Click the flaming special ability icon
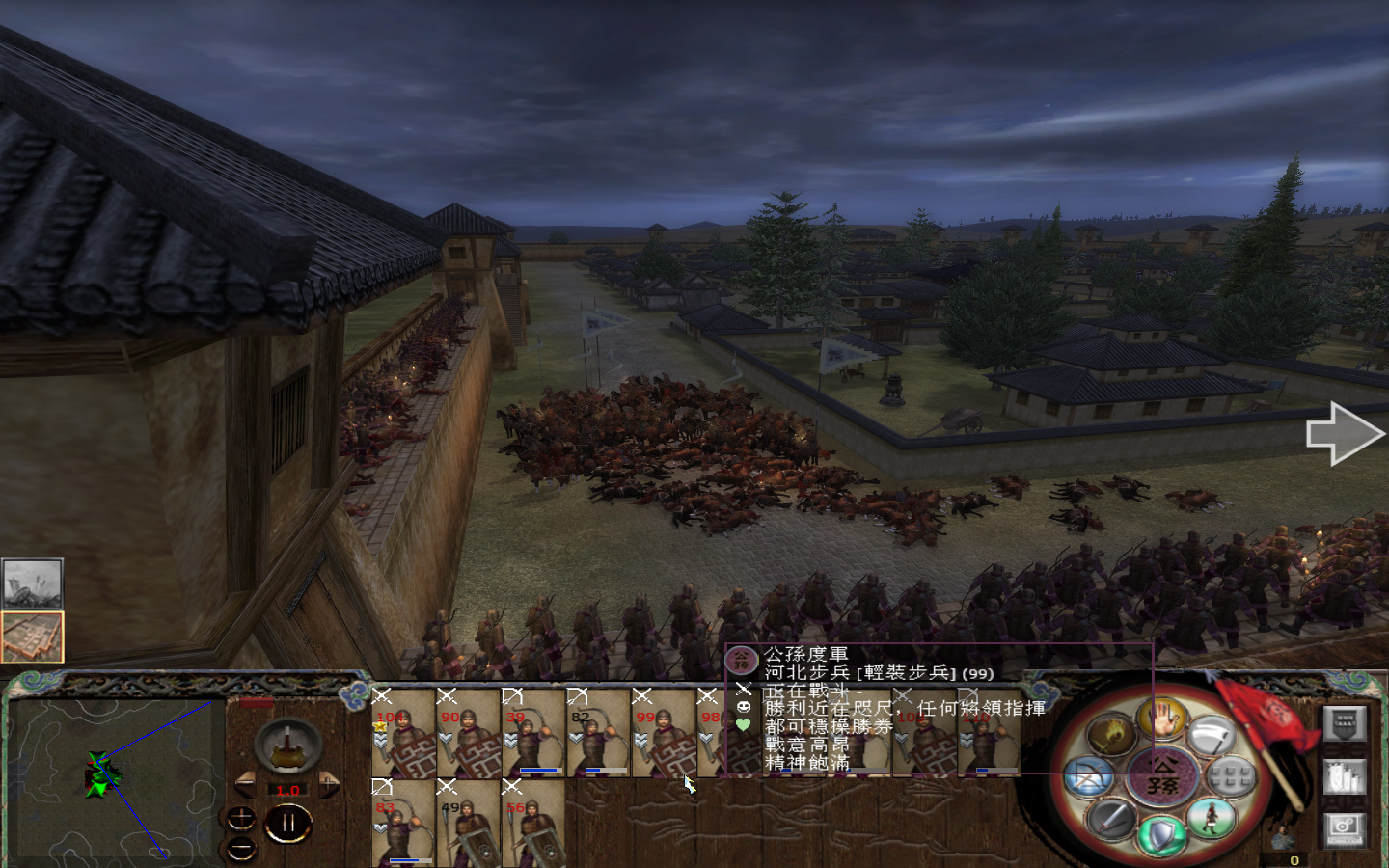 [1111, 735]
